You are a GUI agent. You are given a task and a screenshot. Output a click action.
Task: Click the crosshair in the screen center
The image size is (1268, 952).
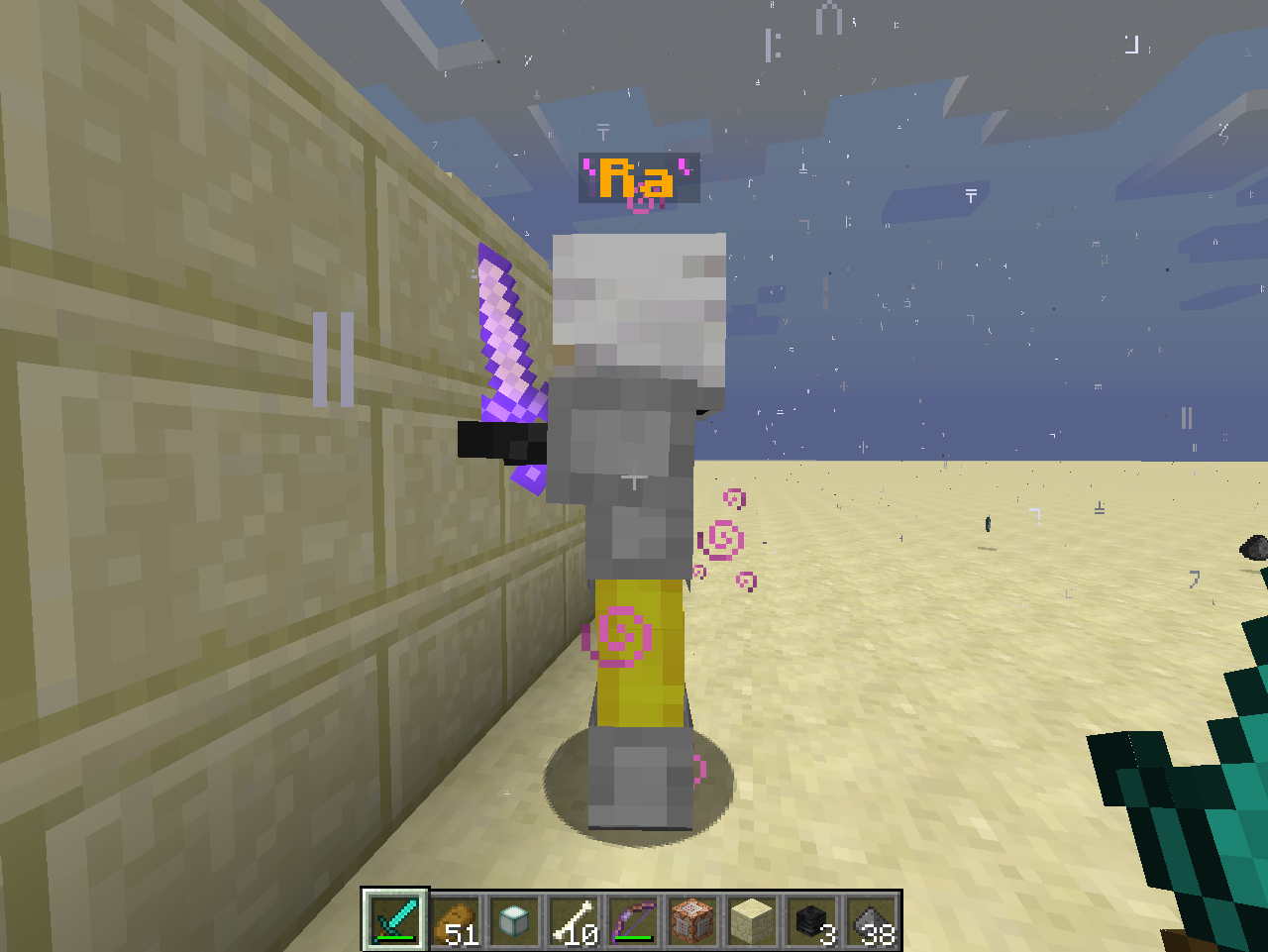click(x=634, y=476)
